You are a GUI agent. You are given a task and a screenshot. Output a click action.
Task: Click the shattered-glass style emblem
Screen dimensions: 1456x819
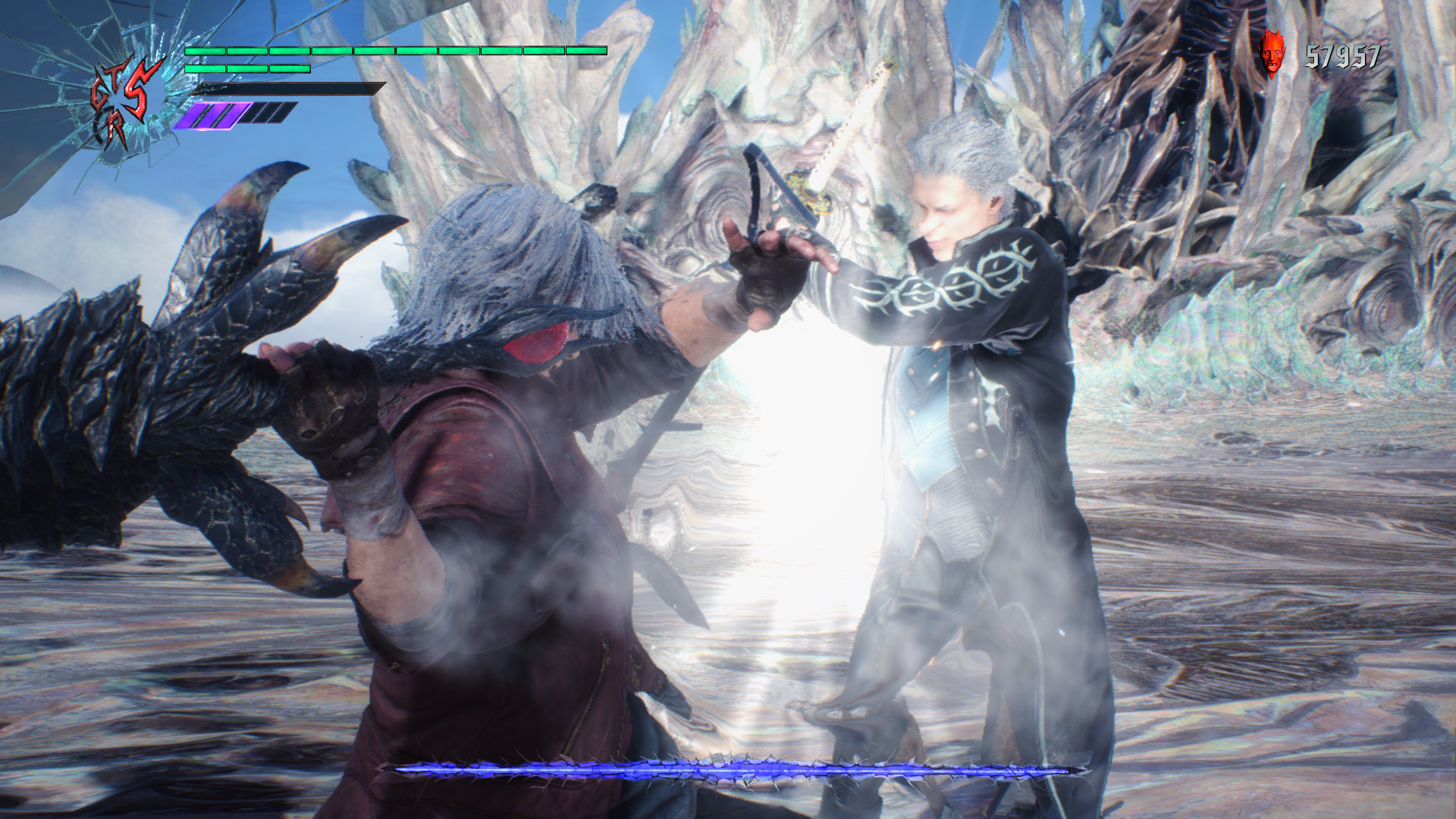(125, 99)
